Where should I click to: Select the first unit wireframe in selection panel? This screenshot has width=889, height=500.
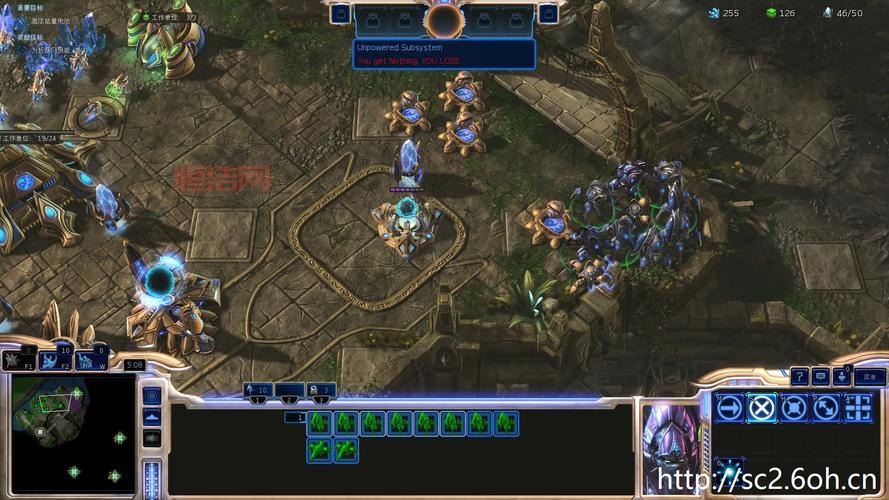pyautogui.click(x=319, y=423)
